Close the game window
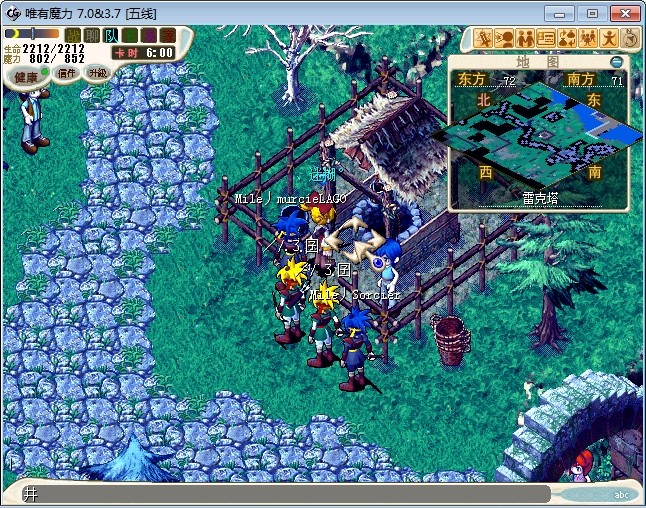 pos(624,13)
